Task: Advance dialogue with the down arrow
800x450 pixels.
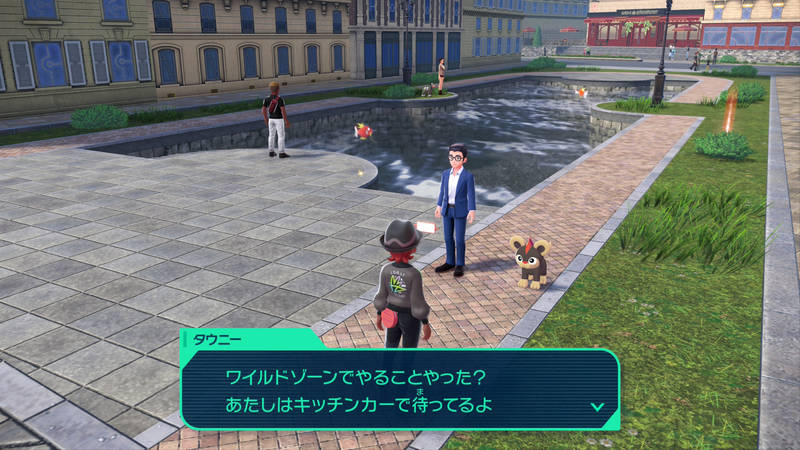Action: pos(597,407)
